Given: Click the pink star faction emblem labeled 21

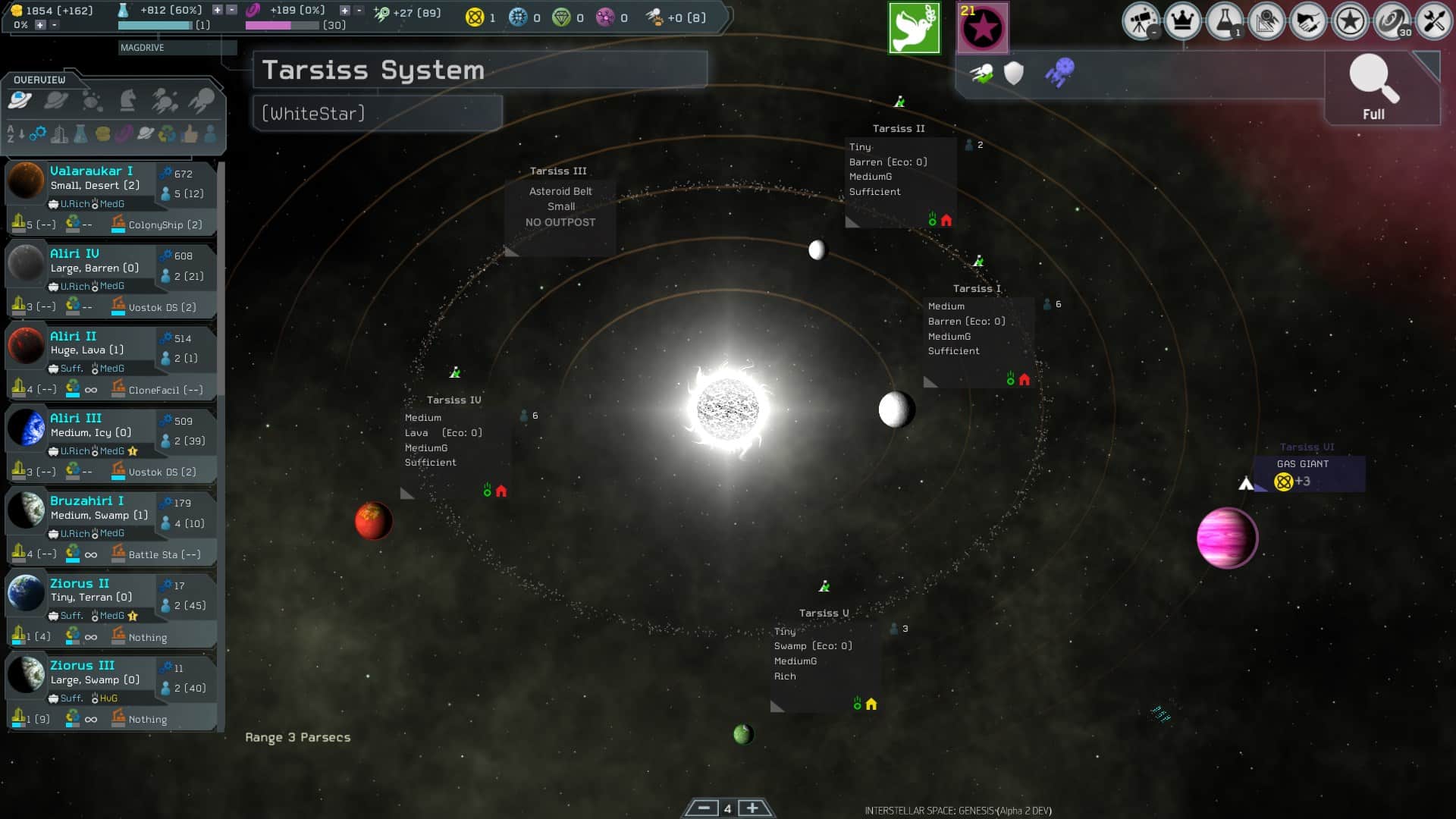Looking at the screenshot, I should tap(984, 27).
